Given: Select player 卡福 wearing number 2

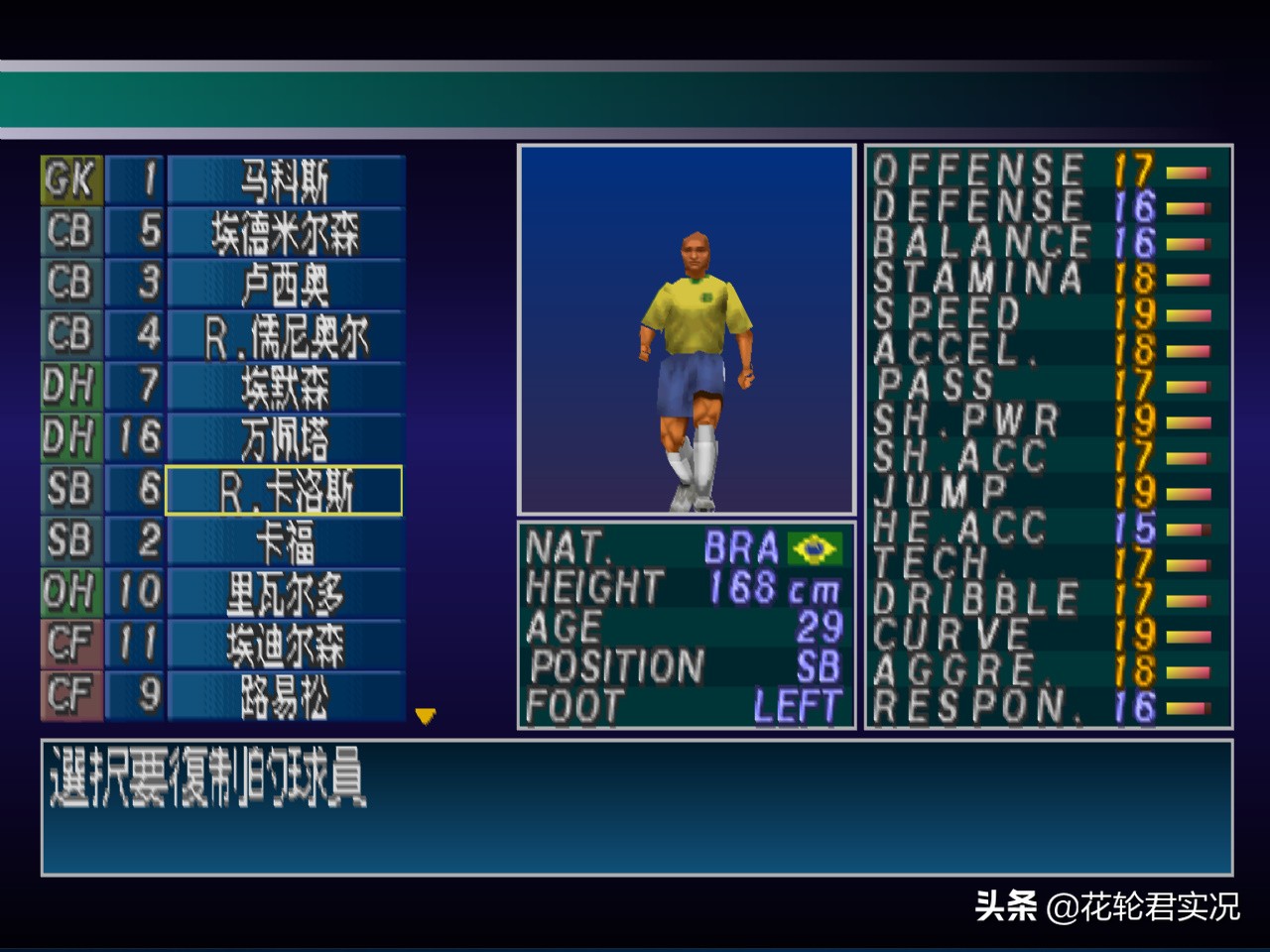Looking at the screenshot, I should [286, 541].
